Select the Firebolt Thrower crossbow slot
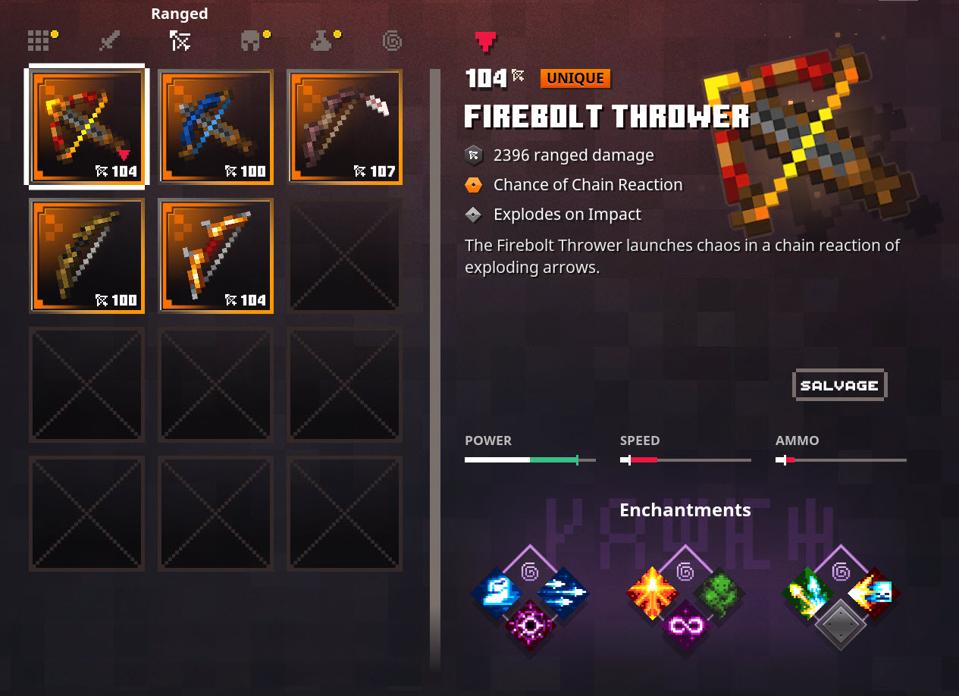The image size is (959, 696). click(x=86, y=126)
